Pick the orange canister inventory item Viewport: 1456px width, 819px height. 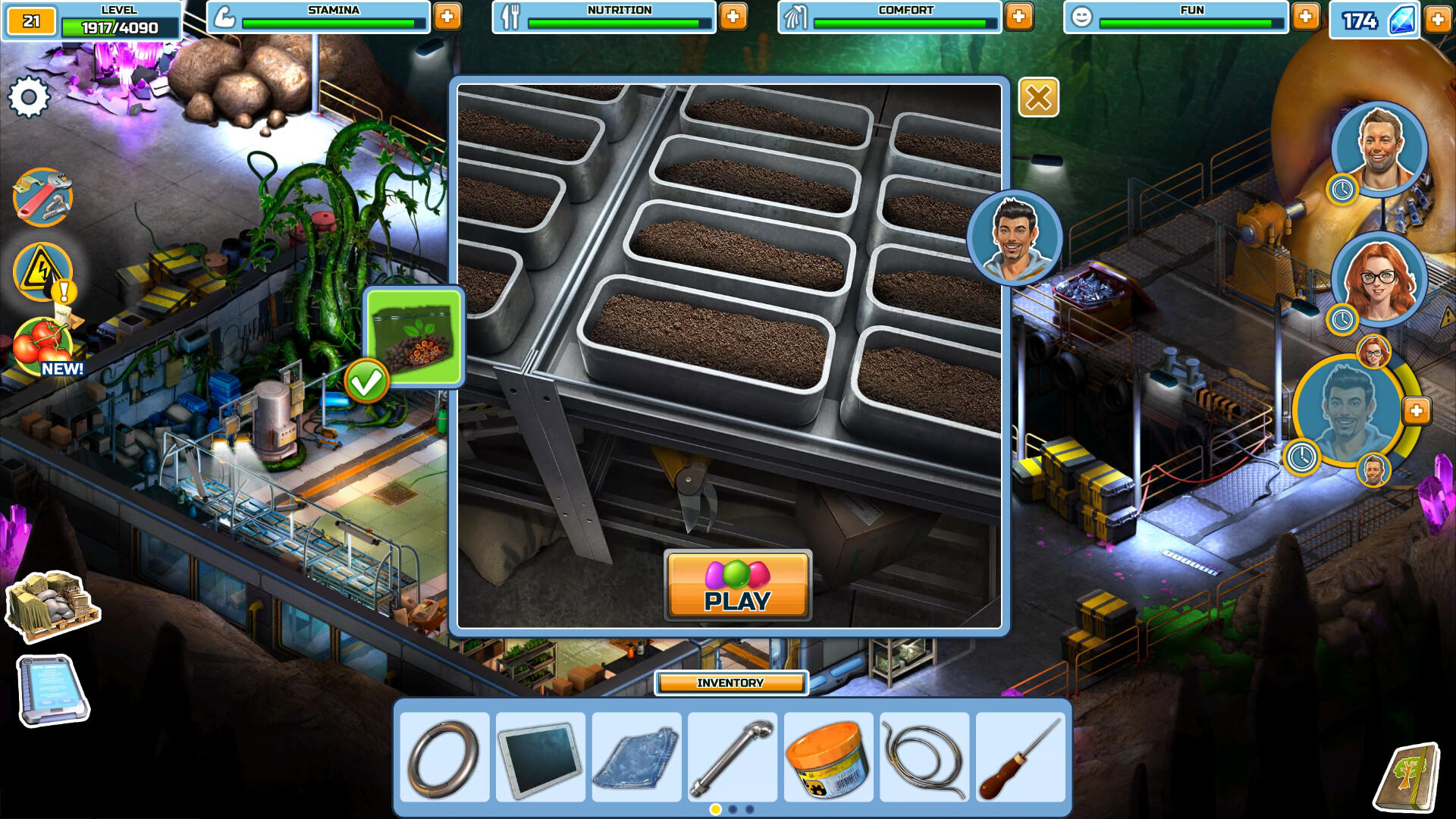point(827,757)
